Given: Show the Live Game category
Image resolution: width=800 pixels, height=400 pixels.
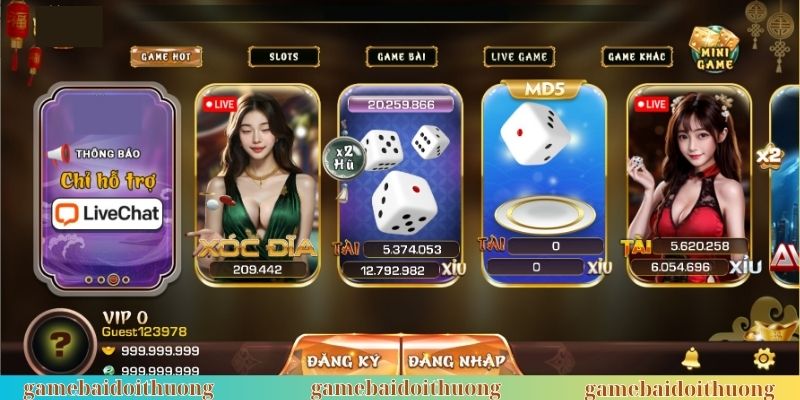Looking at the screenshot, I should 520,57.
